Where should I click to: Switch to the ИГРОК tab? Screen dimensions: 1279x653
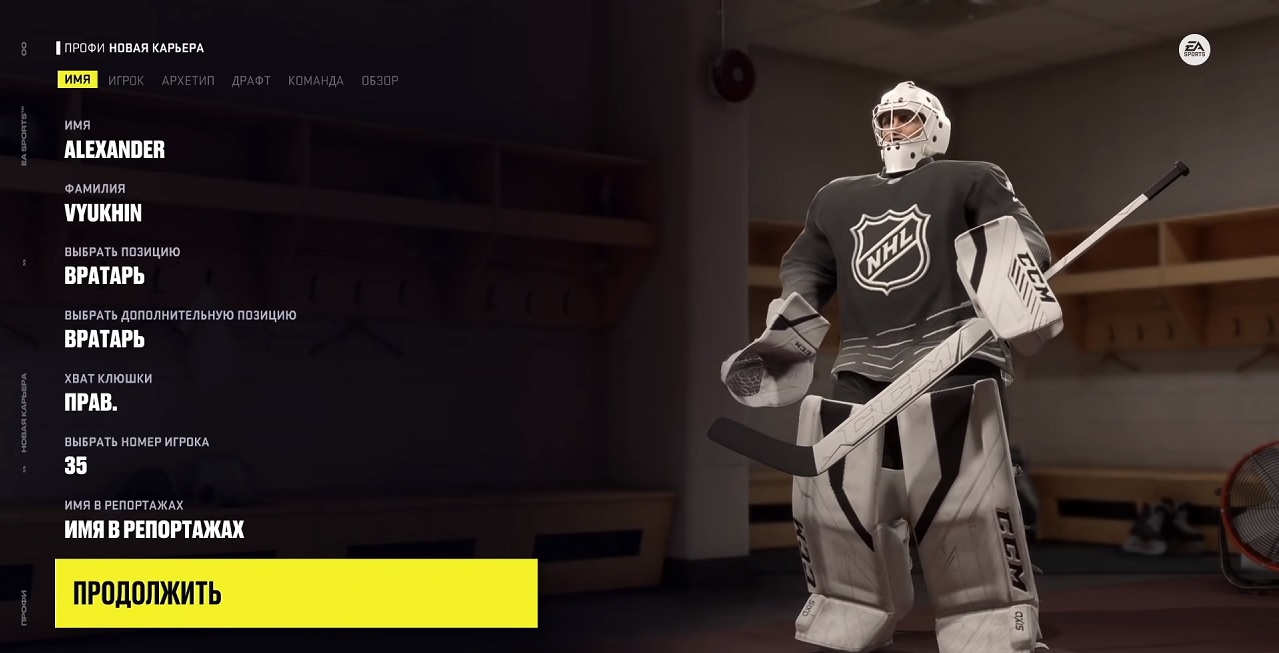(126, 81)
